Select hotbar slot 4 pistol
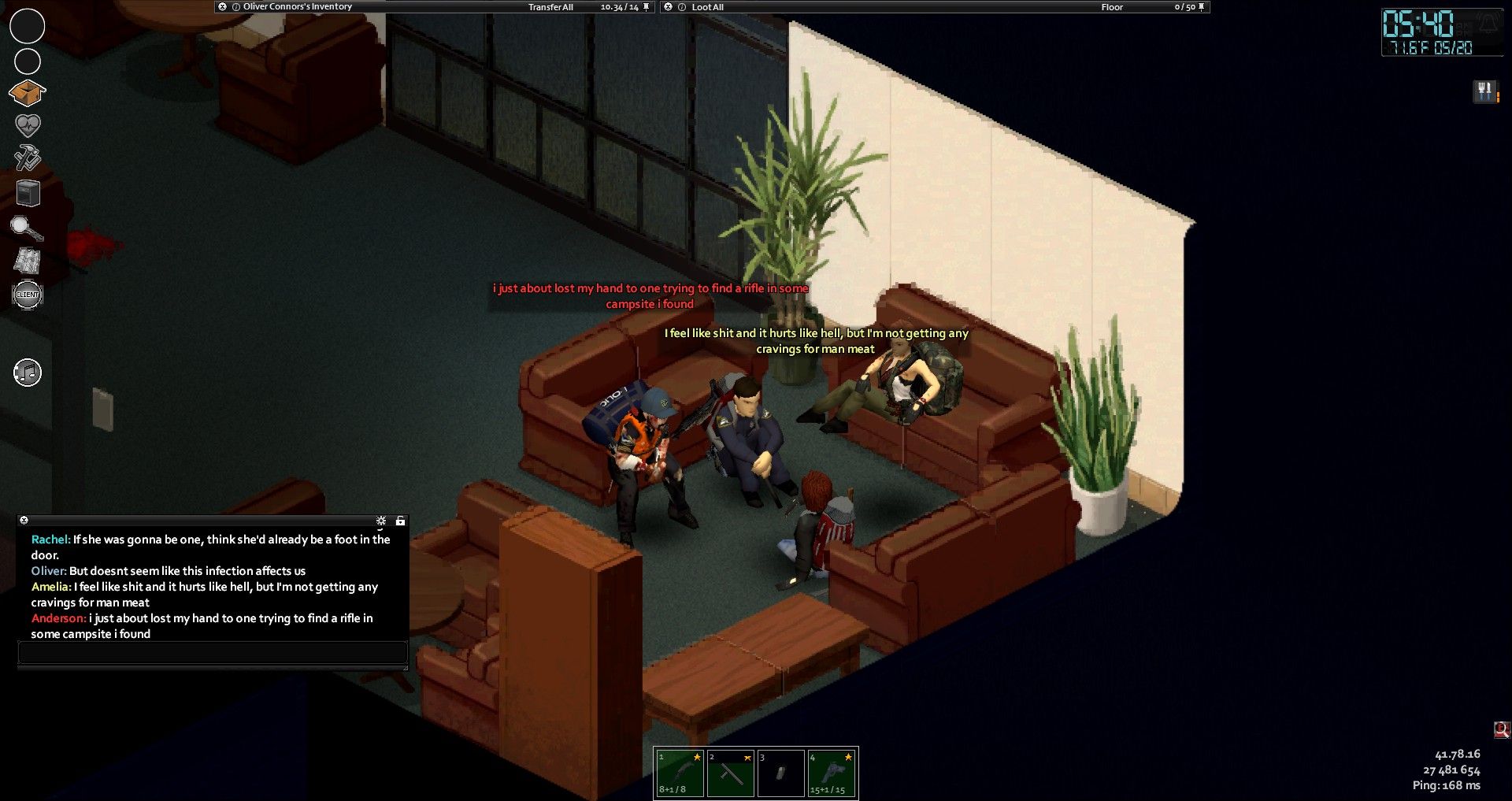Screen dimensions: 1512x801 point(832,773)
